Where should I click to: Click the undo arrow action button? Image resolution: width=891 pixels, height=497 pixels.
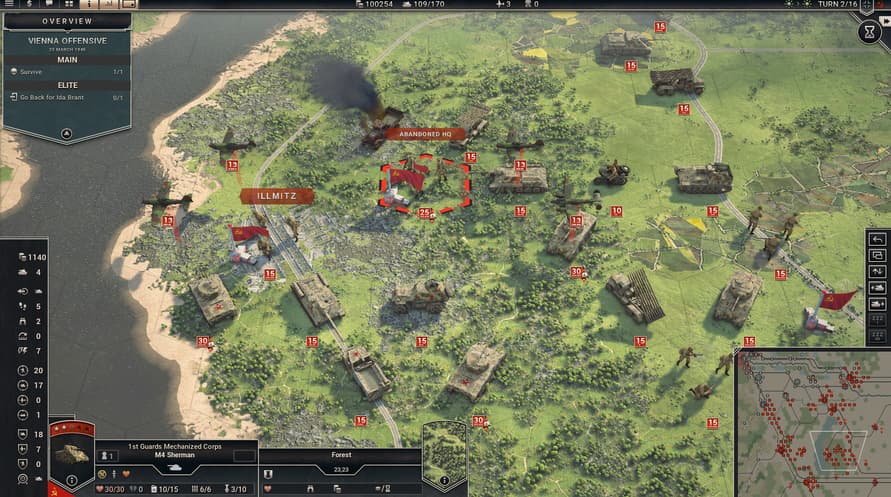click(878, 239)
